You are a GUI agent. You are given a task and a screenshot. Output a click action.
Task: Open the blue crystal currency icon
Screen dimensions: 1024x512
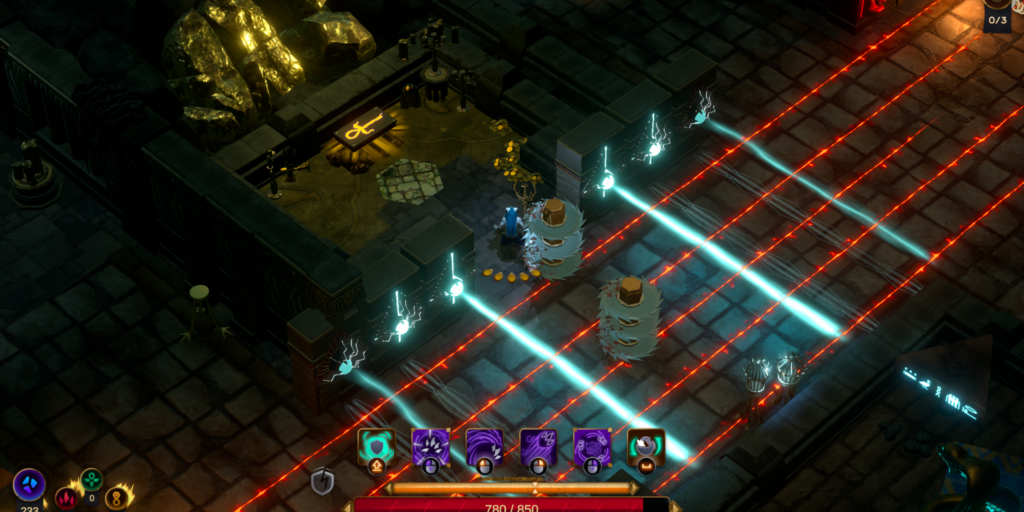point(29,485)
